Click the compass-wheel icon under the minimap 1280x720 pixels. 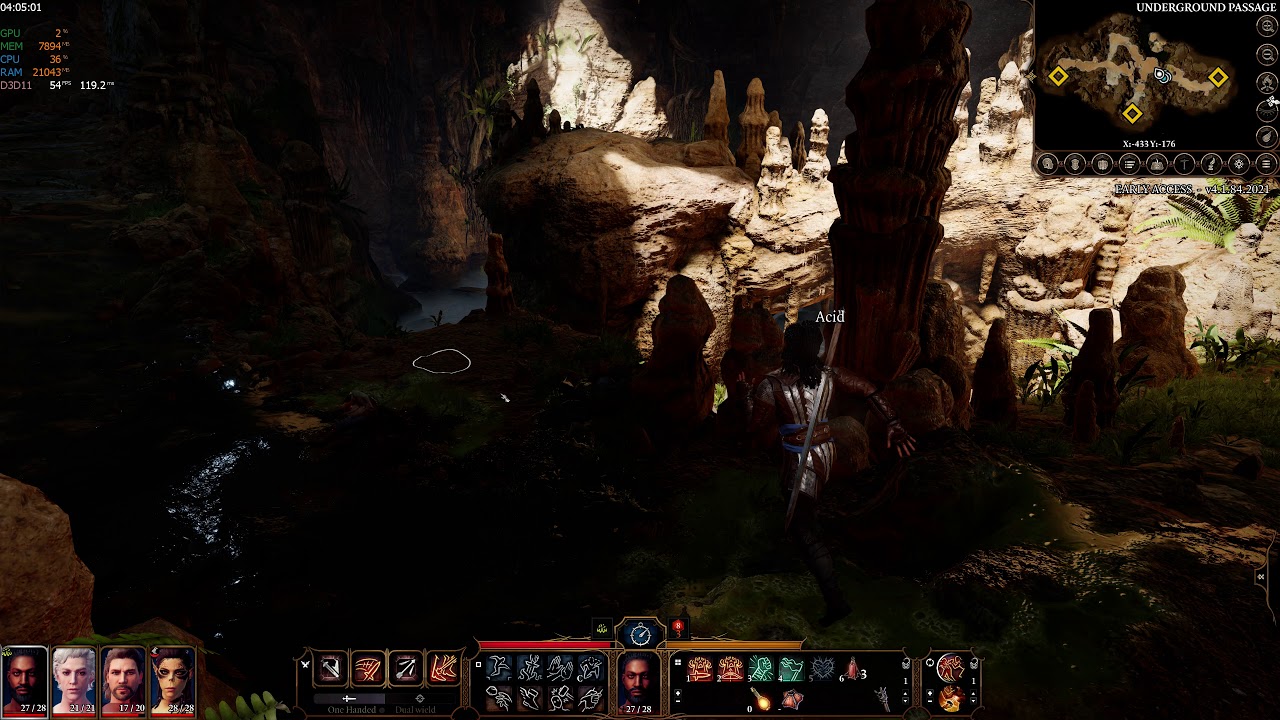tap(1239, 164)
